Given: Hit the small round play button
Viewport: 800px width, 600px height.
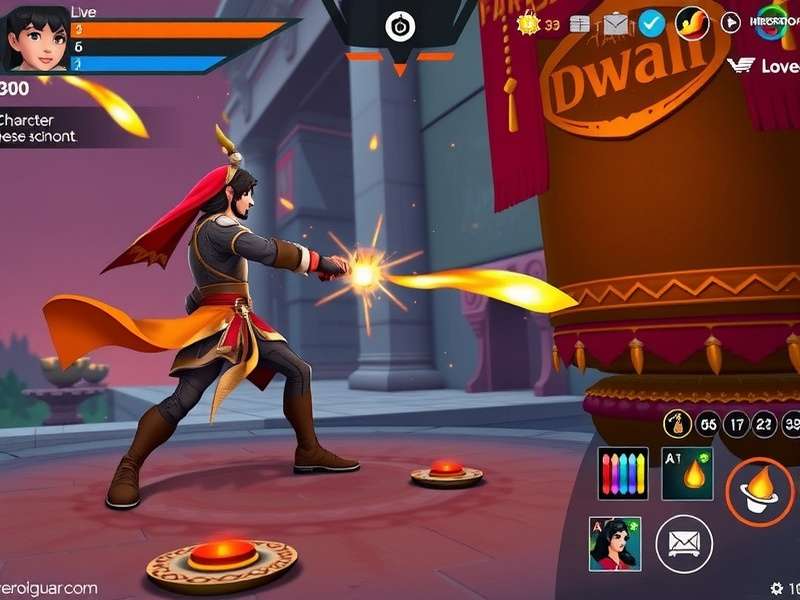Looking at the screenshot, I should (731, 22).
